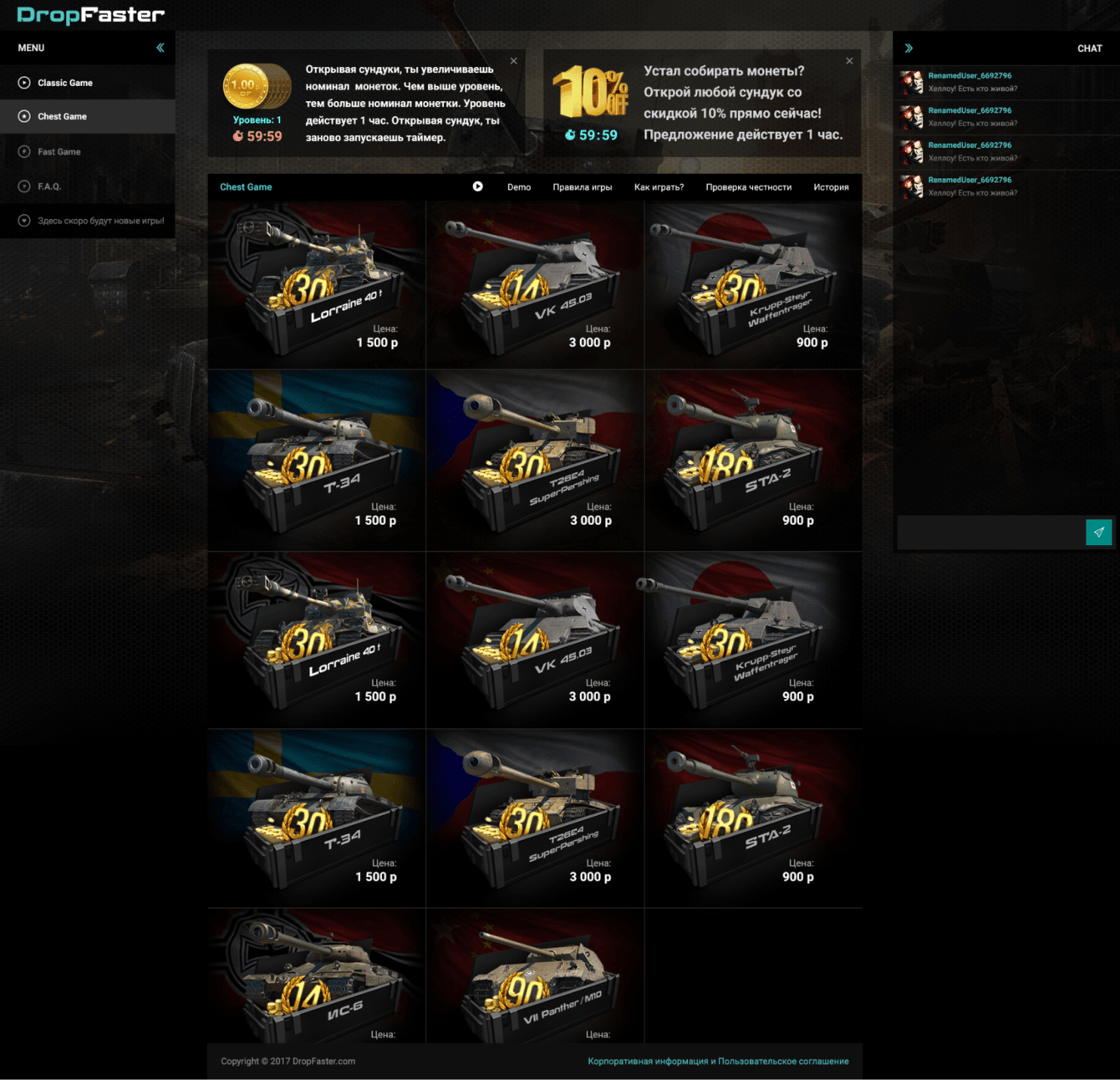
Task: Open the corporate info and user agreement link
Action: 718,1062
